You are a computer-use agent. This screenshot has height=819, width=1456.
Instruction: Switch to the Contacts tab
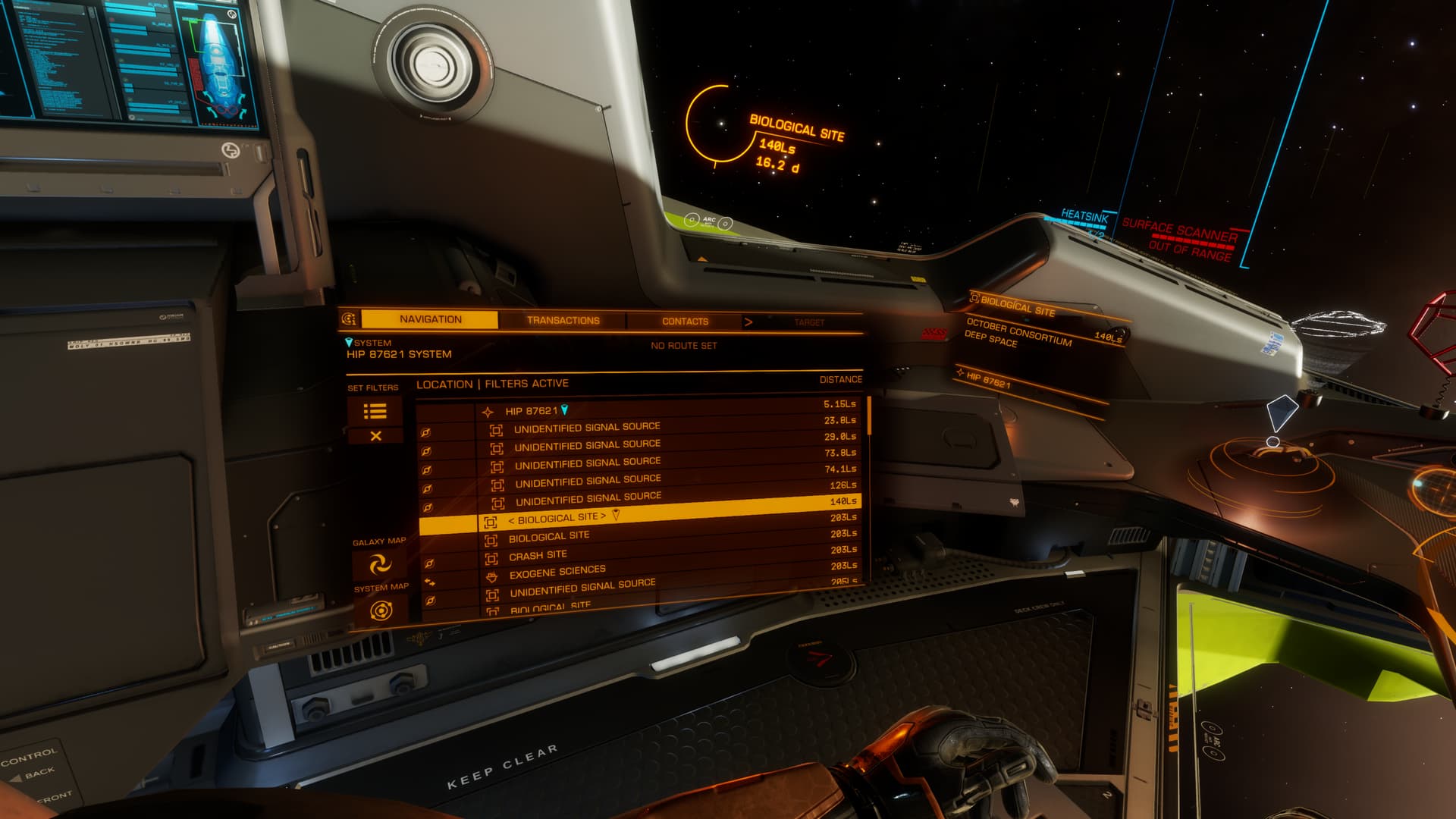click(685, 322)
